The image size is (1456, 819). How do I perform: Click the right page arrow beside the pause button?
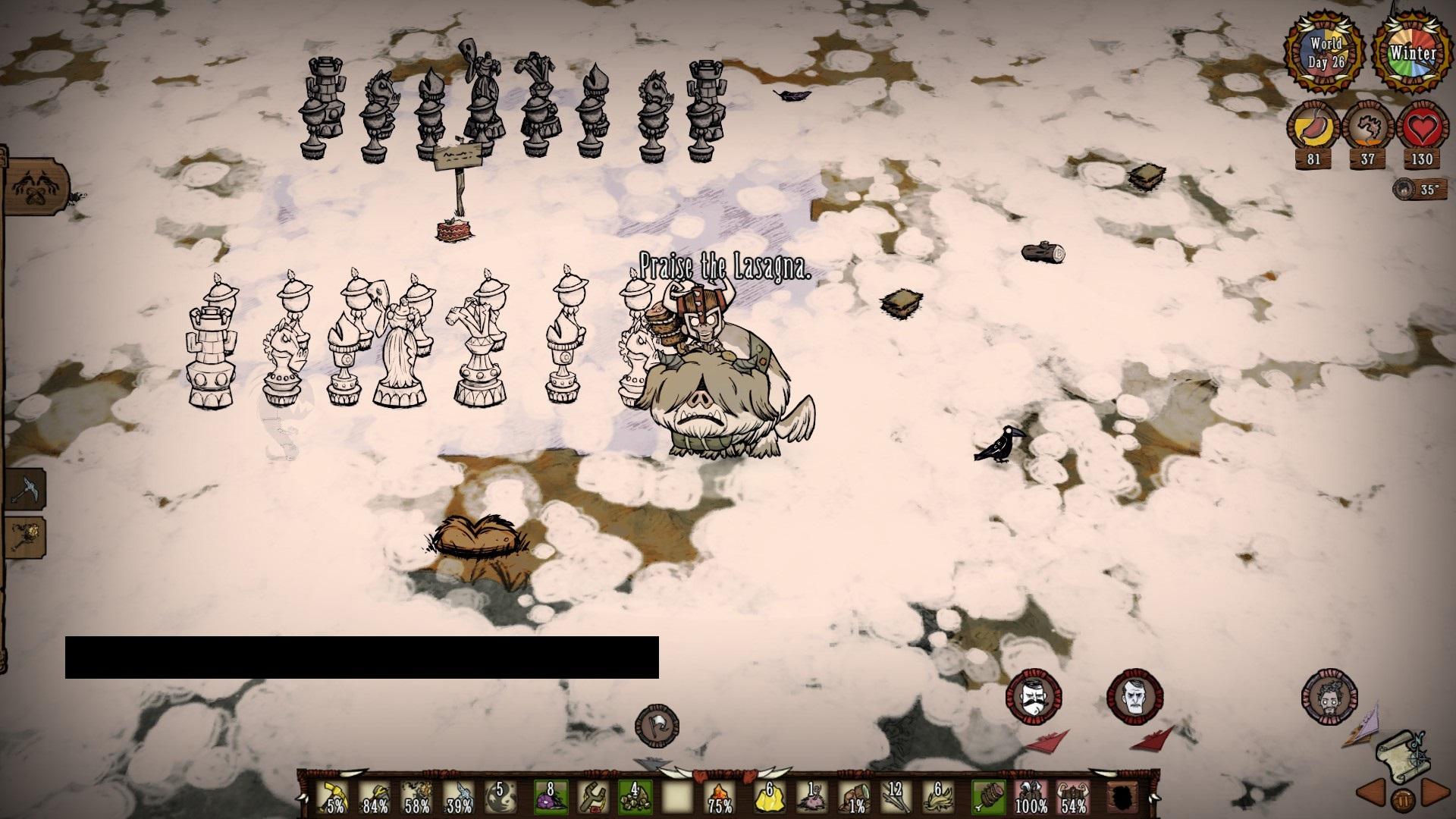pos(1436,794)
